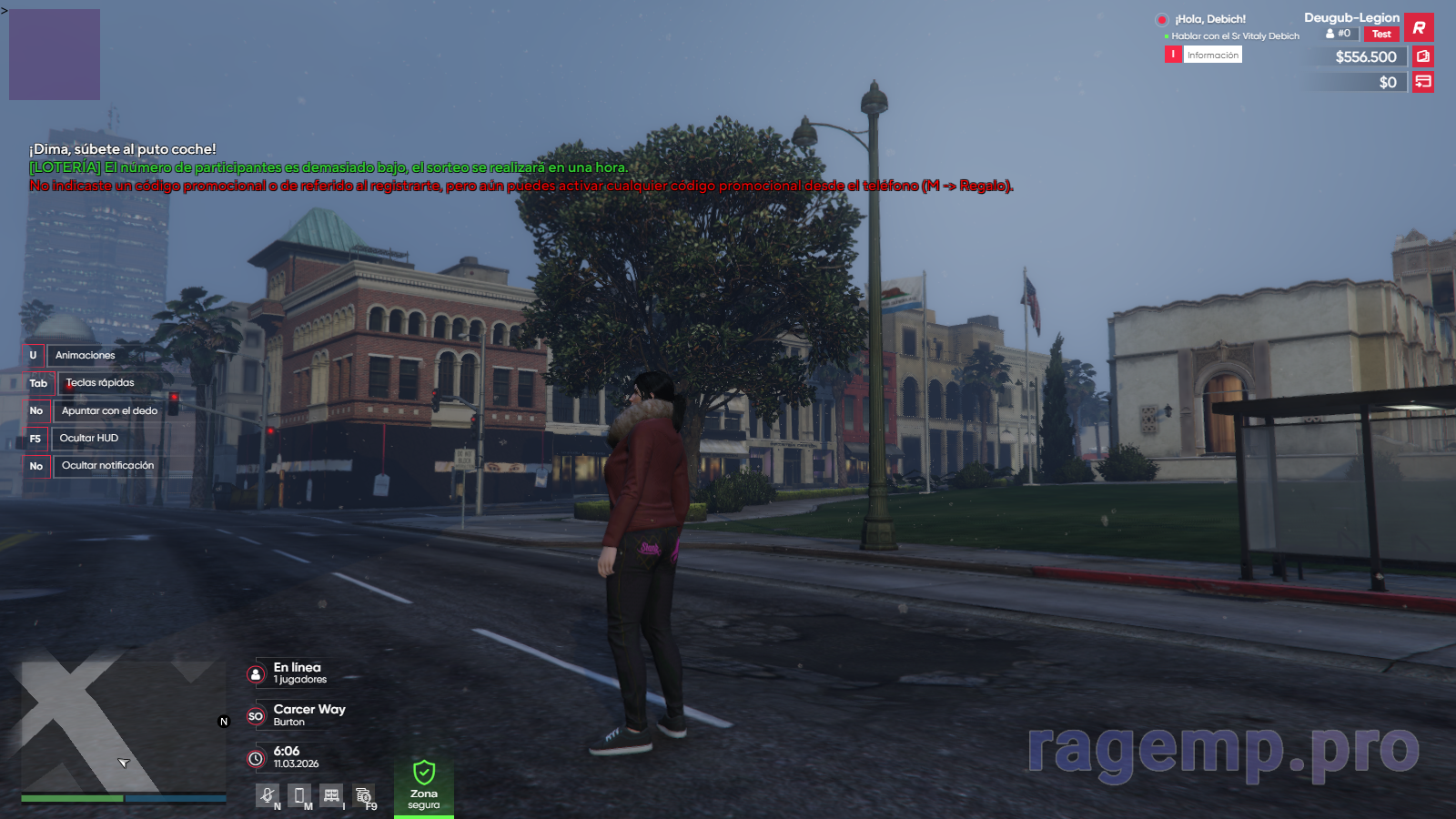Viewport: 1456px width, 819px height.
Task: Click the purple square in the corner
Action: 55,55
